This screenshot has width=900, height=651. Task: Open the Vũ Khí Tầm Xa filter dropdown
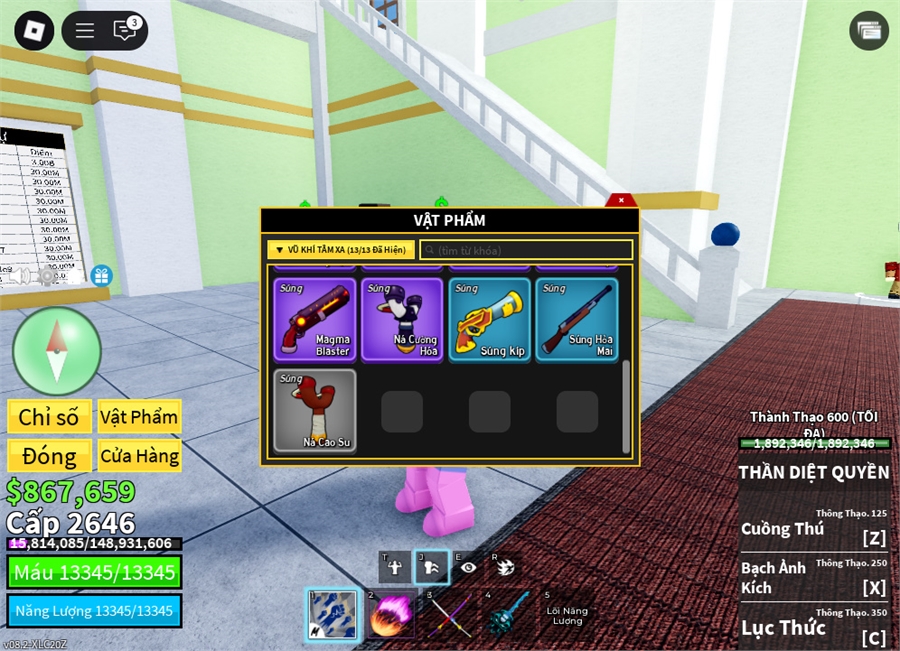340,250
